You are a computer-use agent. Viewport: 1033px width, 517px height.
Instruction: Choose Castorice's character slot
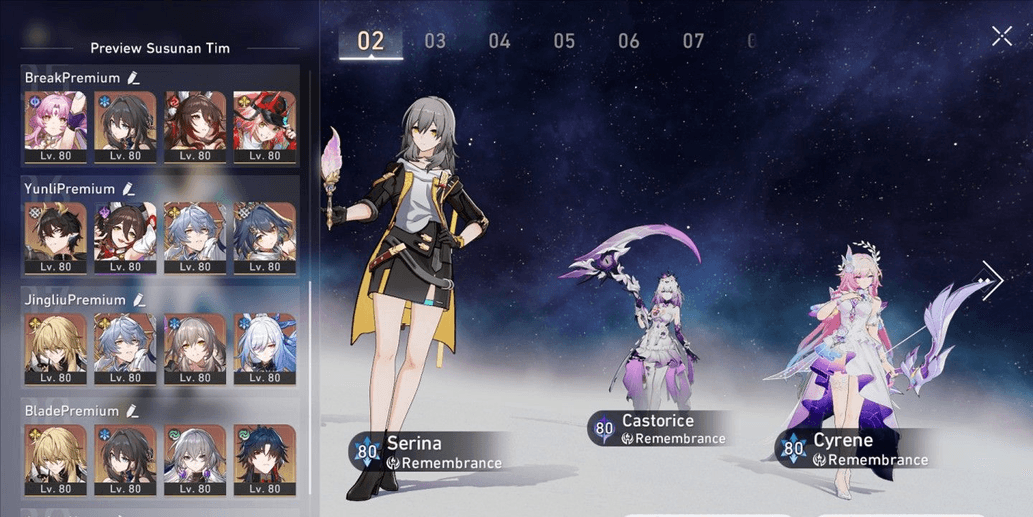pos(657,340)
